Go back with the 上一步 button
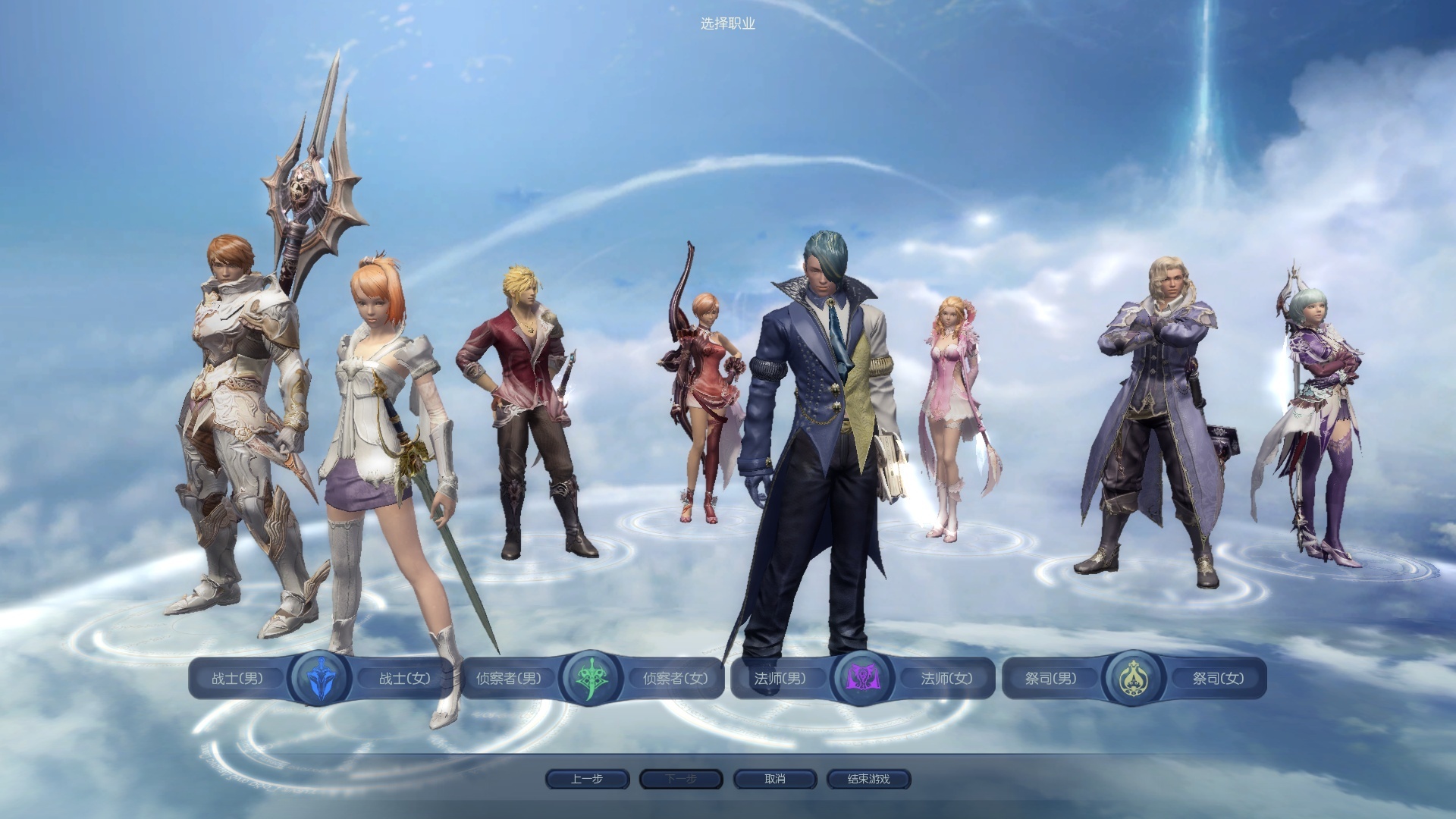1456x819 pixels. point(587,779)
